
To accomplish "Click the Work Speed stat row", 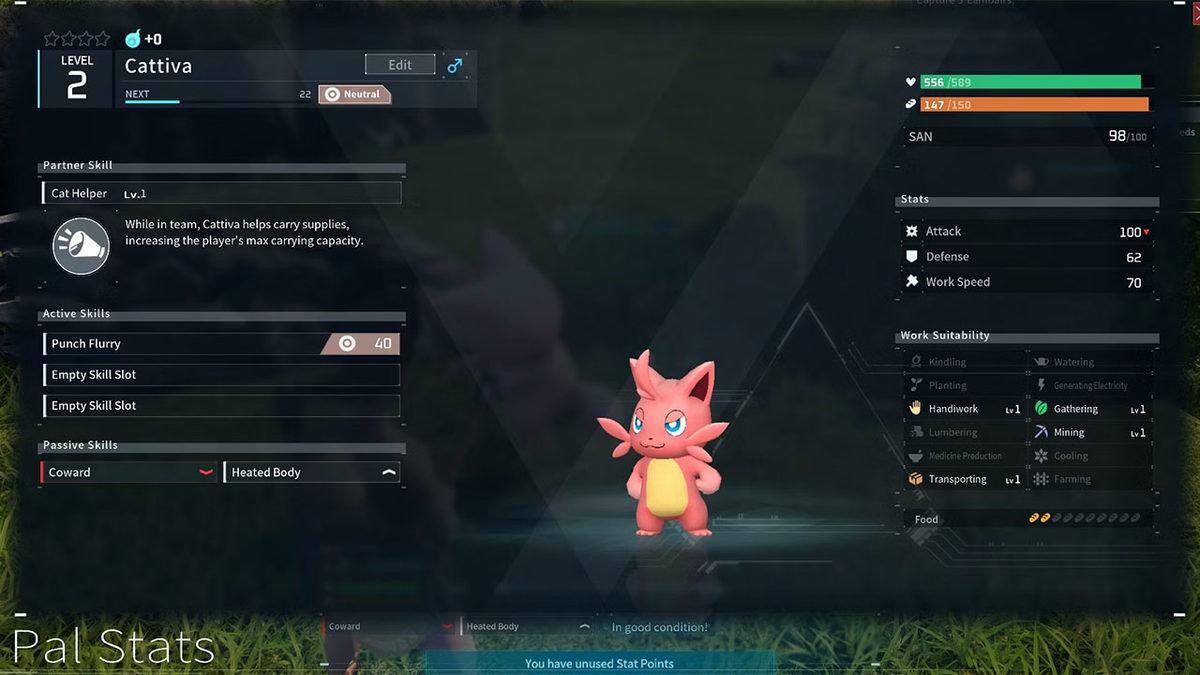I will click(1027, 282).
